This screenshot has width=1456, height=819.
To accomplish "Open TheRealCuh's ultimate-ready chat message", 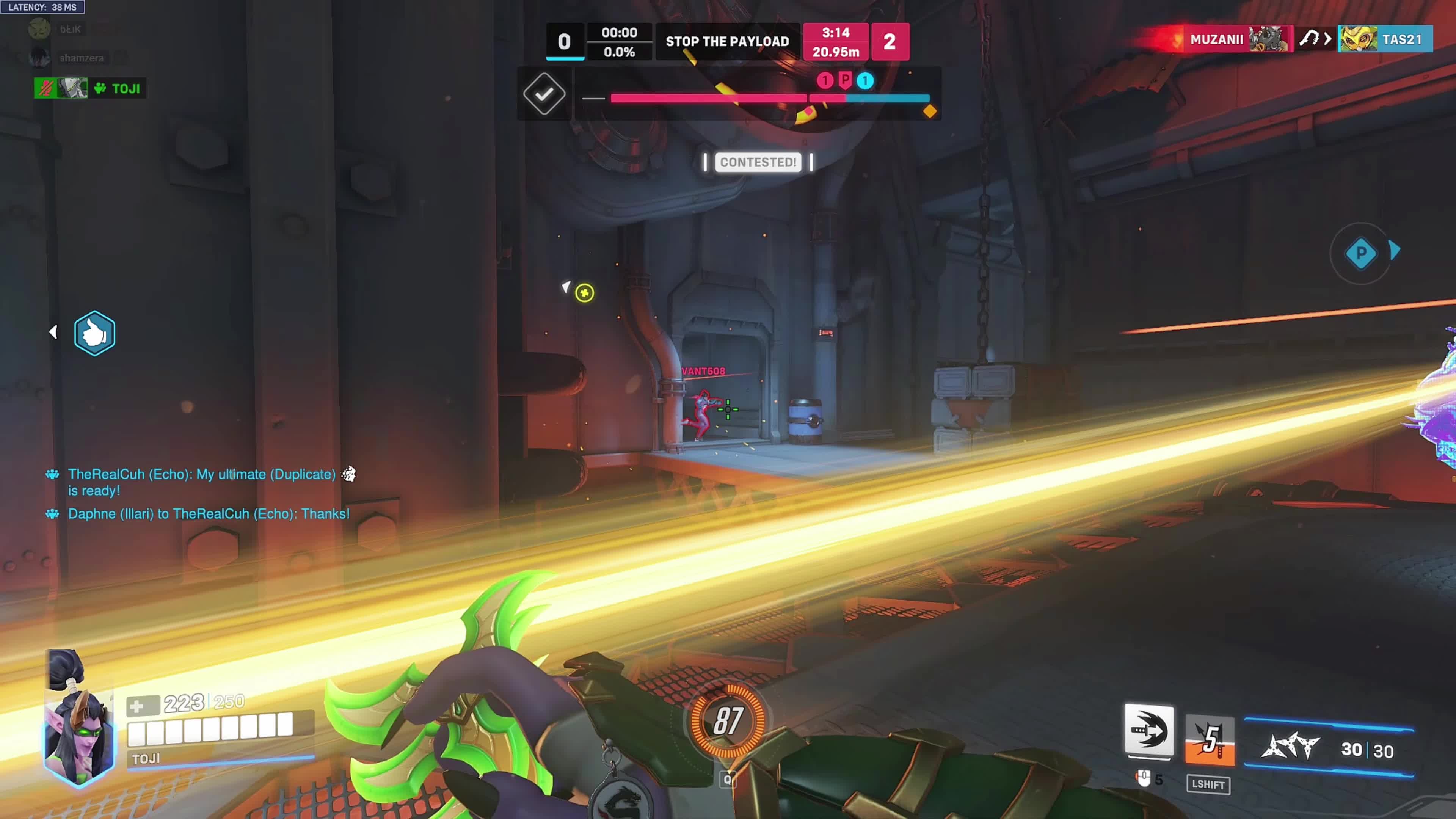I will pos(202,482).
